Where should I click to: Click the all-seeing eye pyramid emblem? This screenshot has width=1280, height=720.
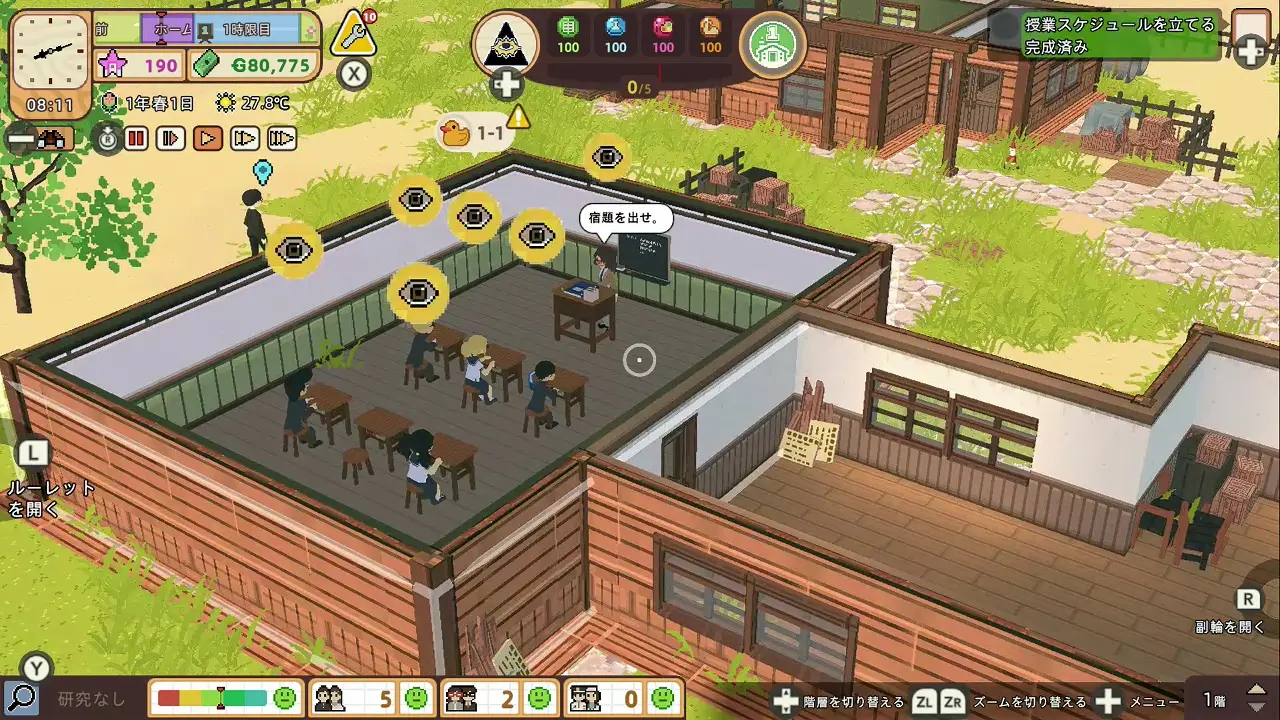[505, 44]
